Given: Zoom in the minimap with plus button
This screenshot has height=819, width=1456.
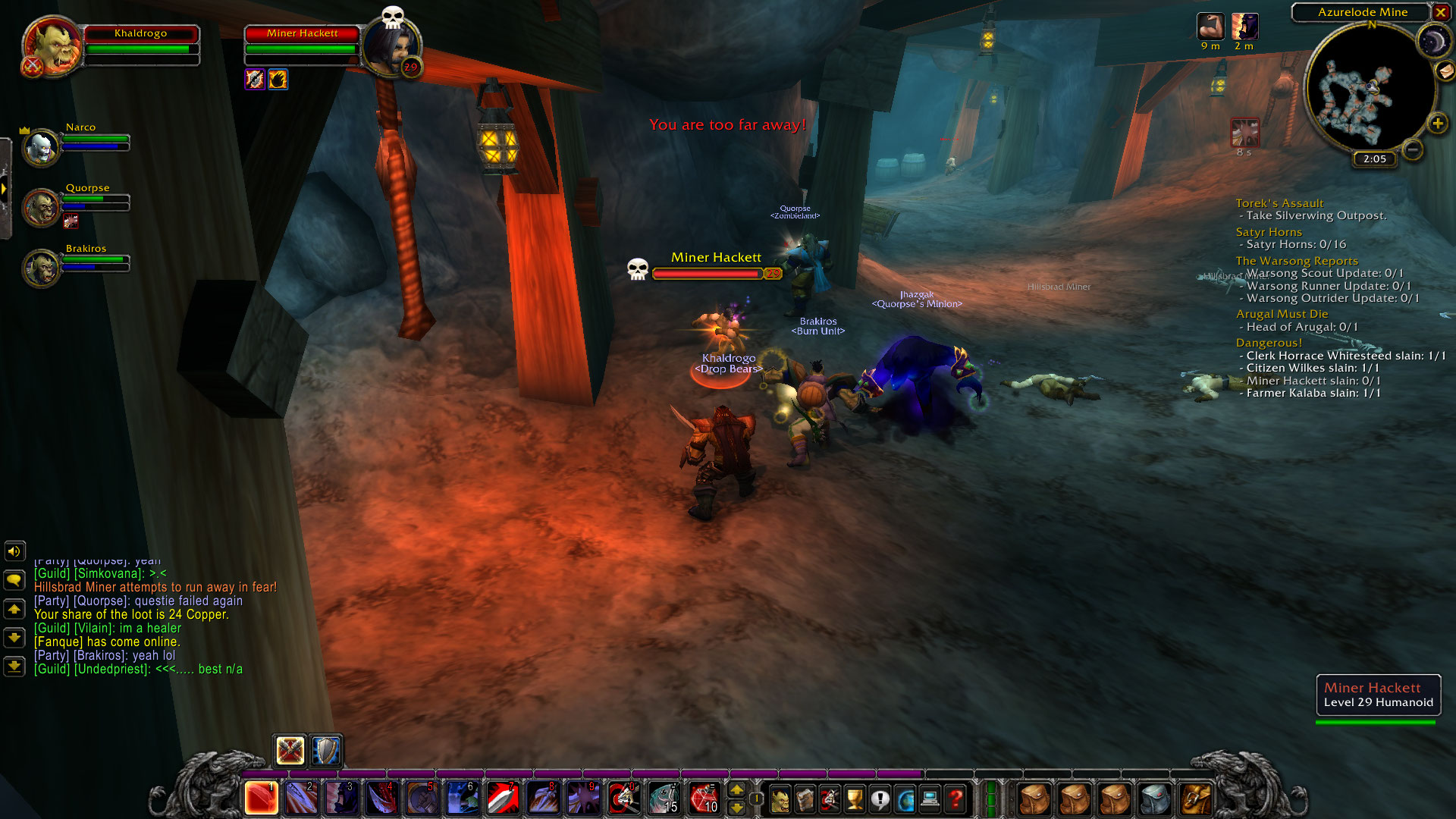Looking at the screenshot, I should coord(1436,122).
